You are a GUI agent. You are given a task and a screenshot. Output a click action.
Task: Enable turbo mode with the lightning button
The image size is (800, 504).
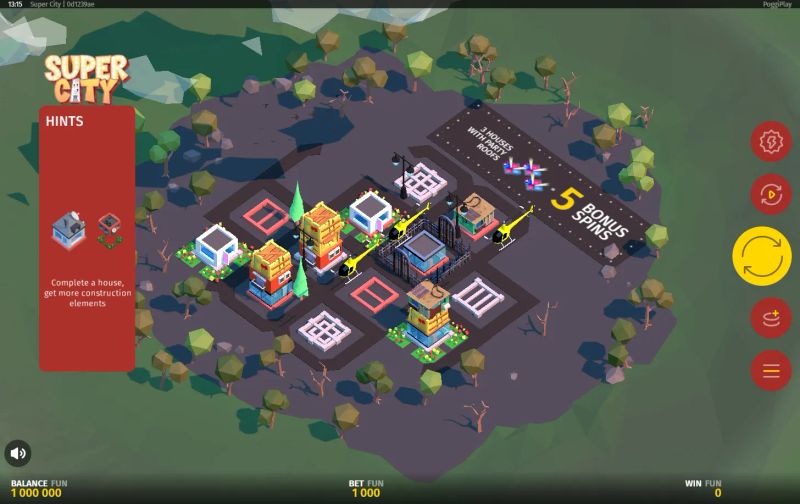pyautogui.click(x=771, y=142)
